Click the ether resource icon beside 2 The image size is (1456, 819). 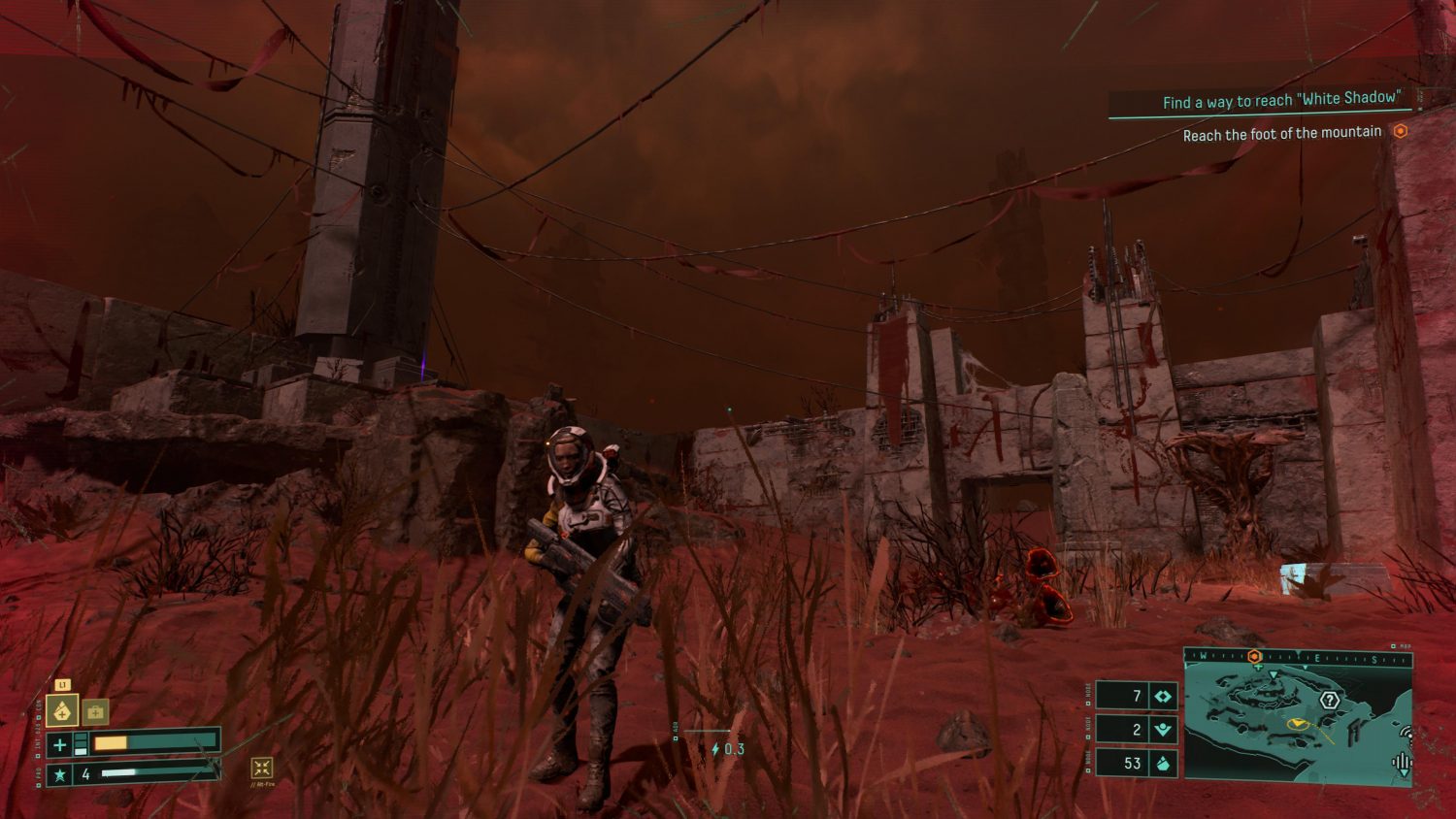(x=1163, y=730)
